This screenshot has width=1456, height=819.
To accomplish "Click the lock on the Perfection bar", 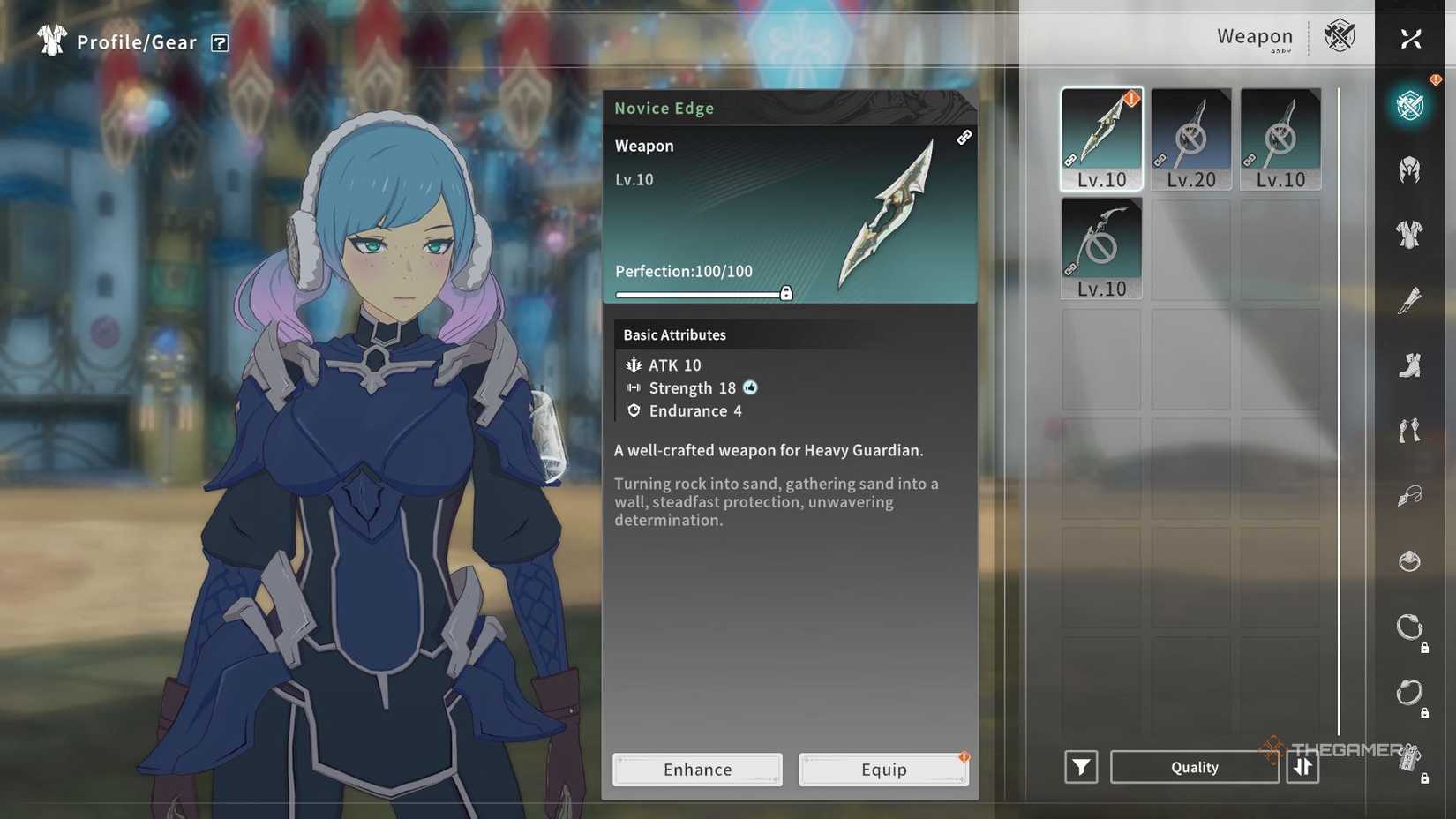I will 786,292.
